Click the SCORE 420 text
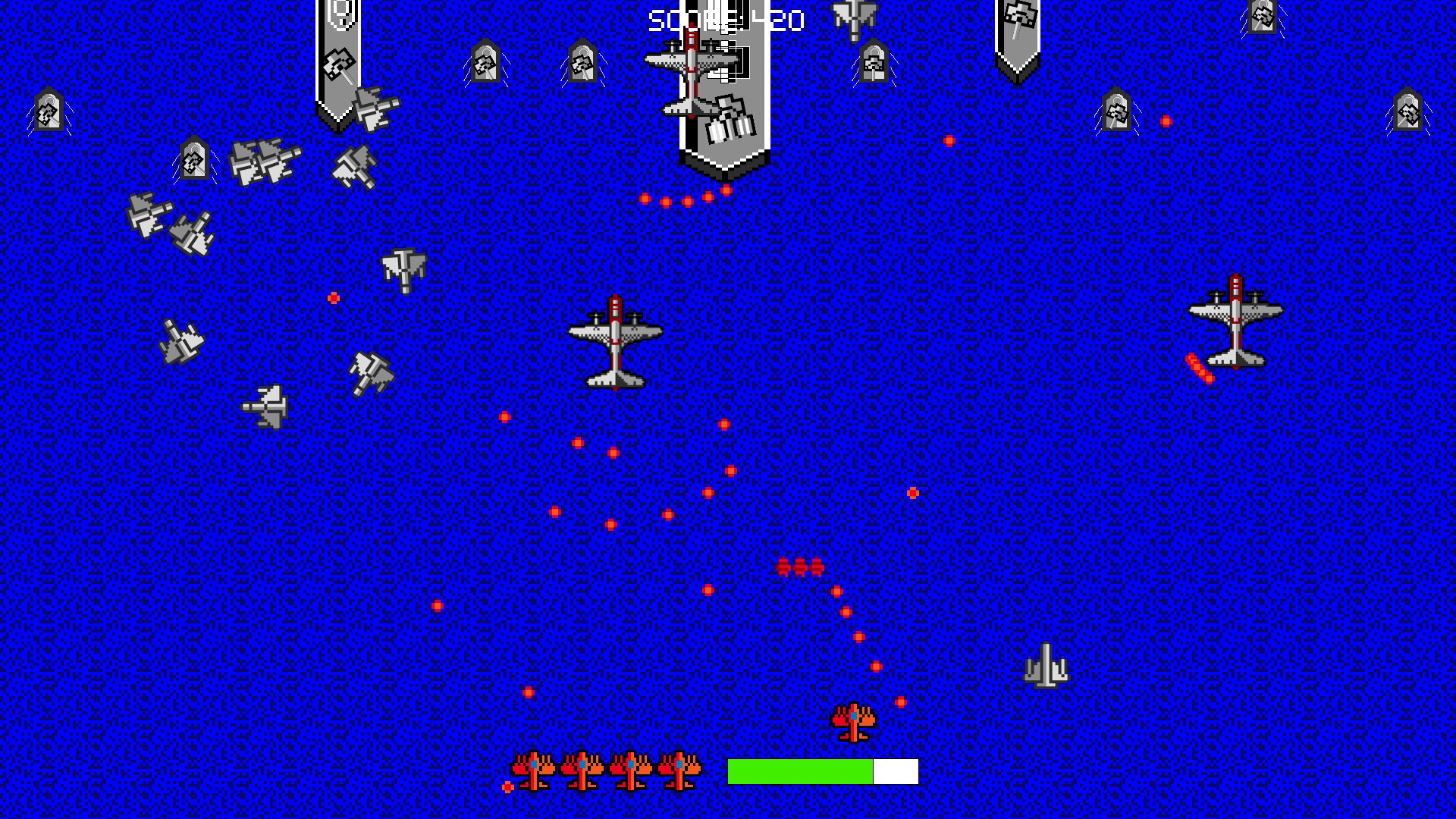The height and width of the screenshot is (819, 1456). 724,19
